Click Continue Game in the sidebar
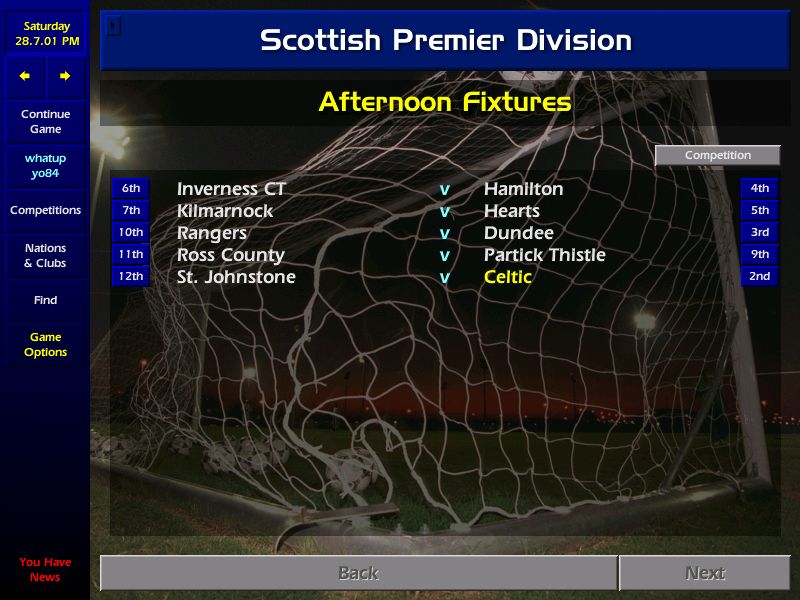This screenshot has height=600, width=800. coord(45,122)
